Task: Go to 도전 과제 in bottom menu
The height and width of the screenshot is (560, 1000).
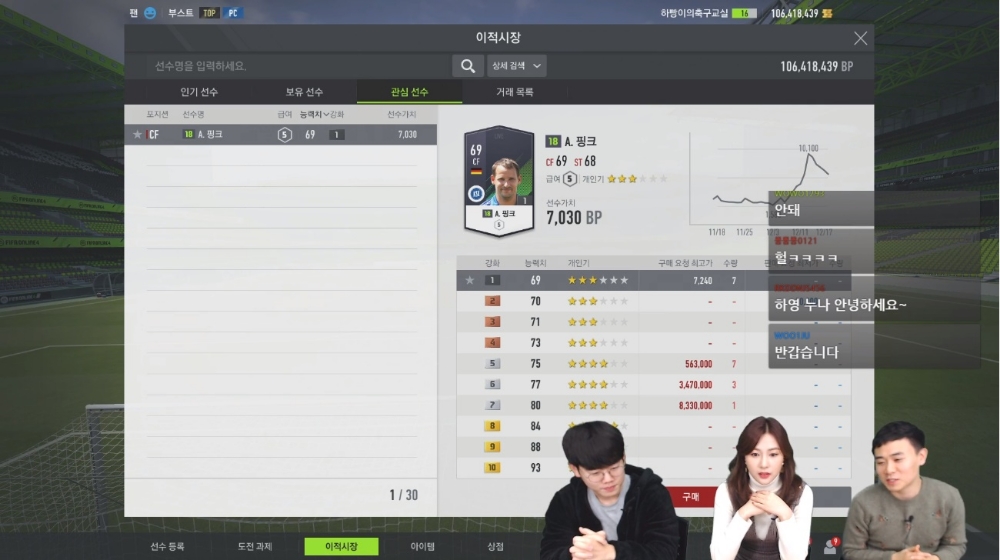Action: point(252,547)
